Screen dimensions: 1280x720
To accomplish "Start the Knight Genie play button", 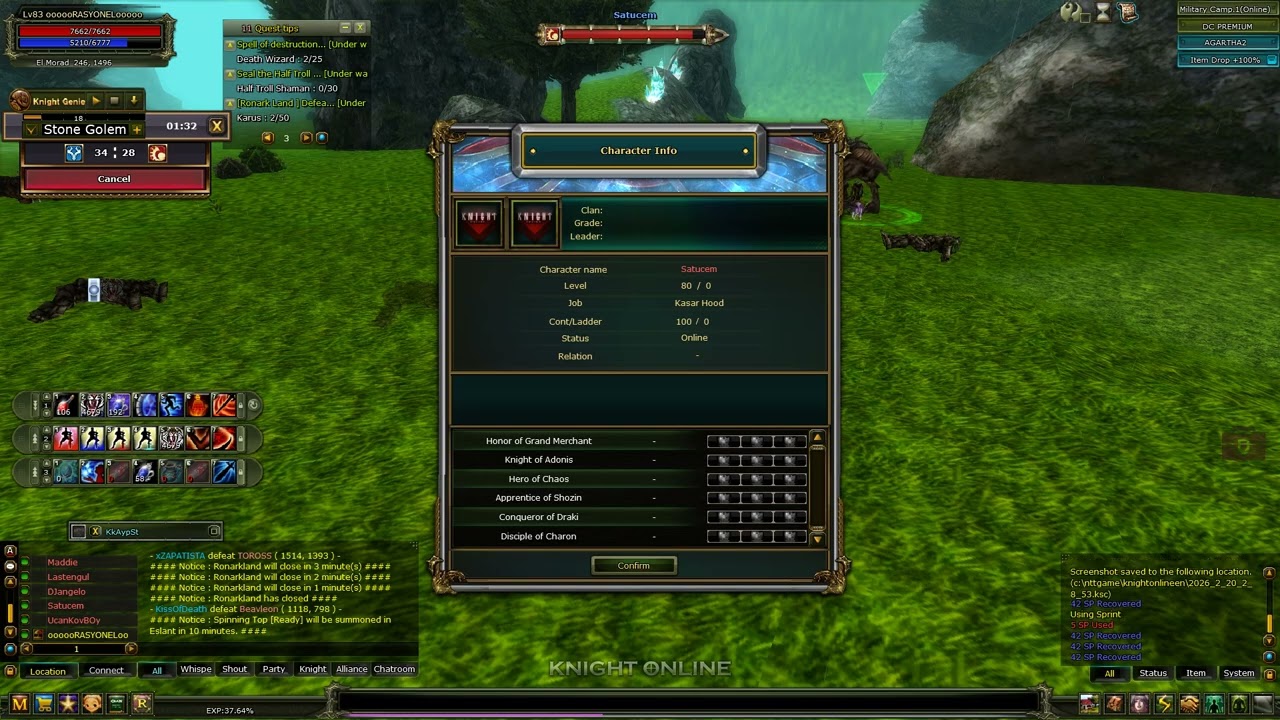I will (96, 101).
